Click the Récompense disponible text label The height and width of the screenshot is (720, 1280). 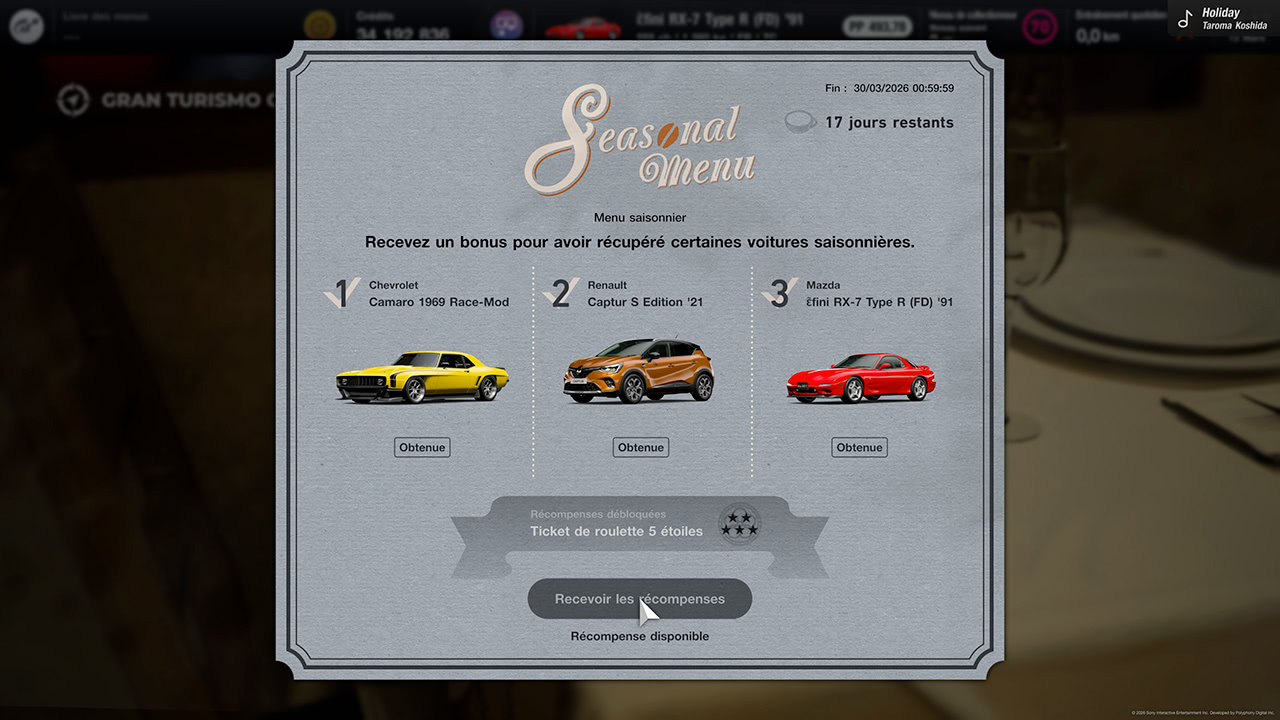click(640, 636)
